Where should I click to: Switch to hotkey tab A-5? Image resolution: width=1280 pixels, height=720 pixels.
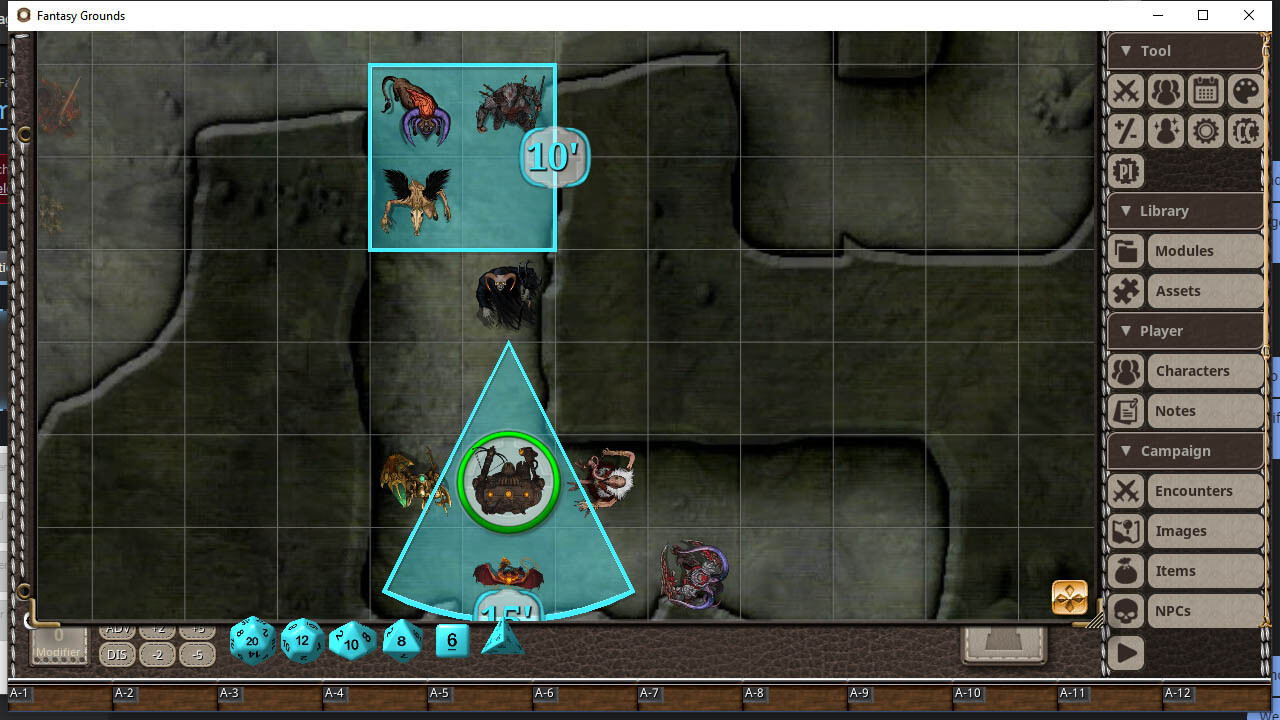[x=439, y=693]
